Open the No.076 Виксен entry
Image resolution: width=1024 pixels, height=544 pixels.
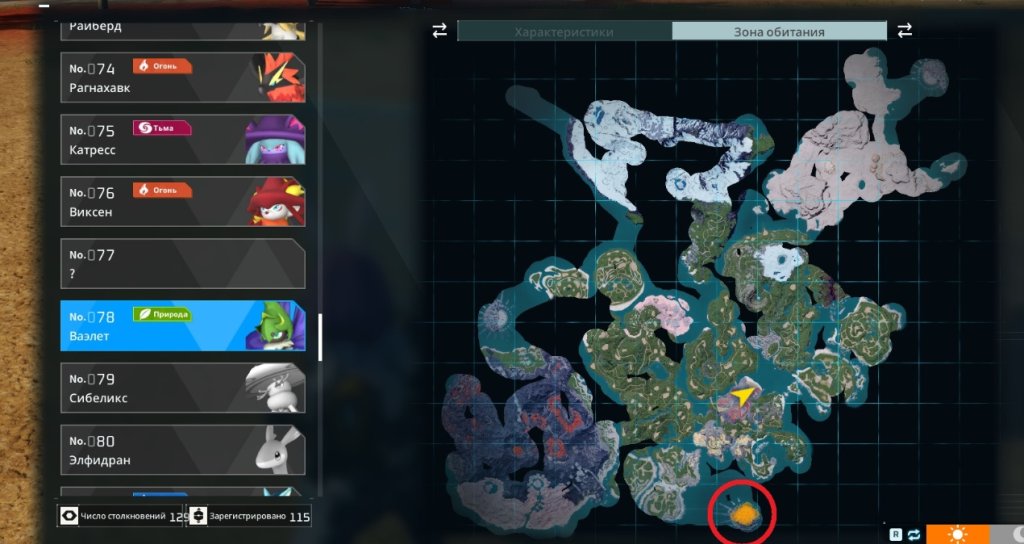(182, 202)
